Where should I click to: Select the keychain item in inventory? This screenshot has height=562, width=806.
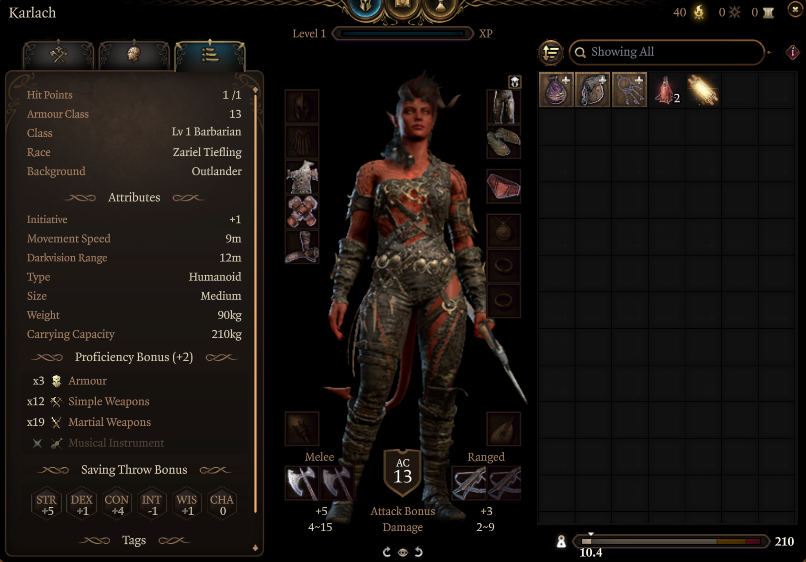tap(629, 90)
